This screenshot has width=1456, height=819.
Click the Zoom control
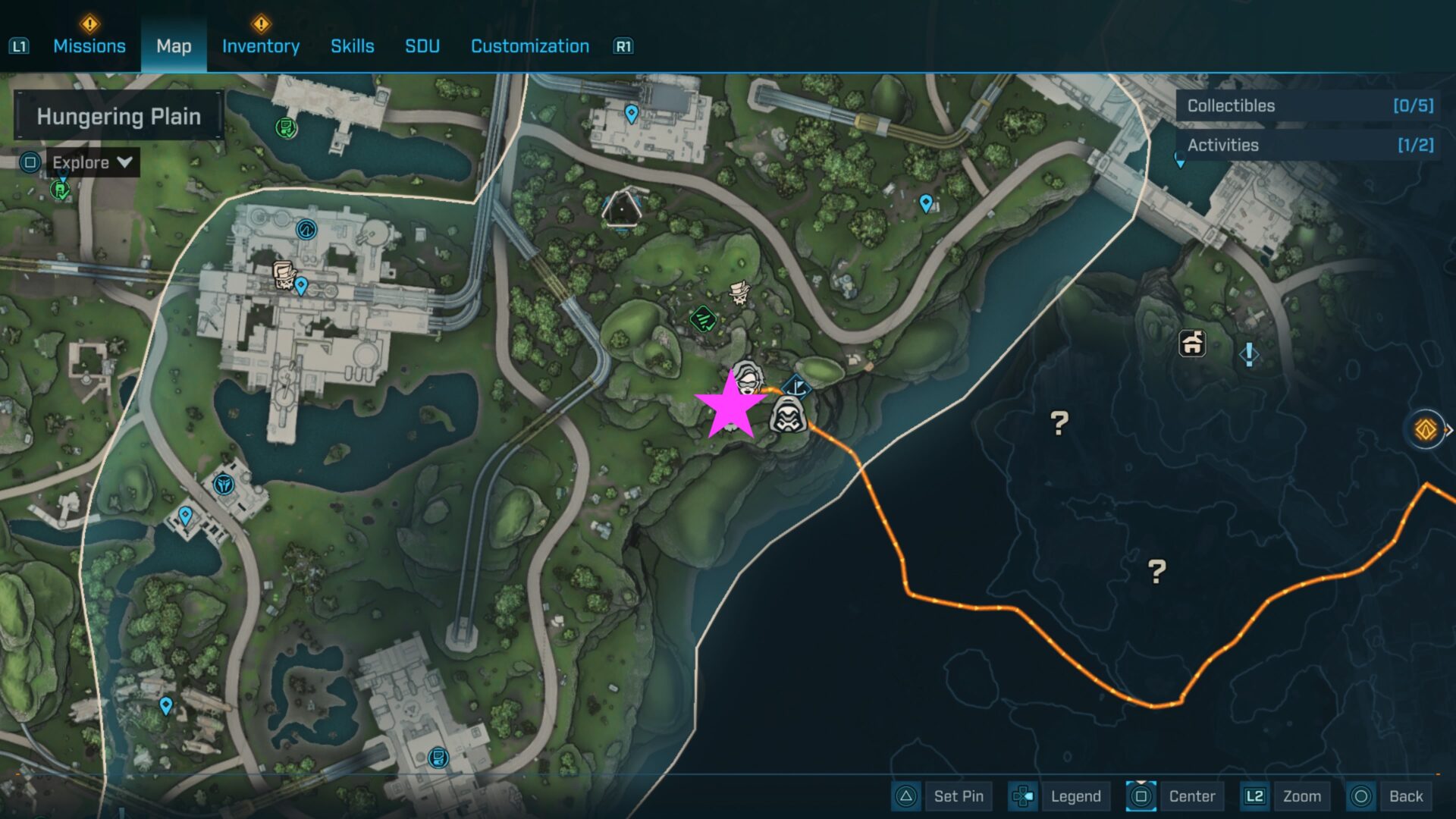tap(1287, 796)
